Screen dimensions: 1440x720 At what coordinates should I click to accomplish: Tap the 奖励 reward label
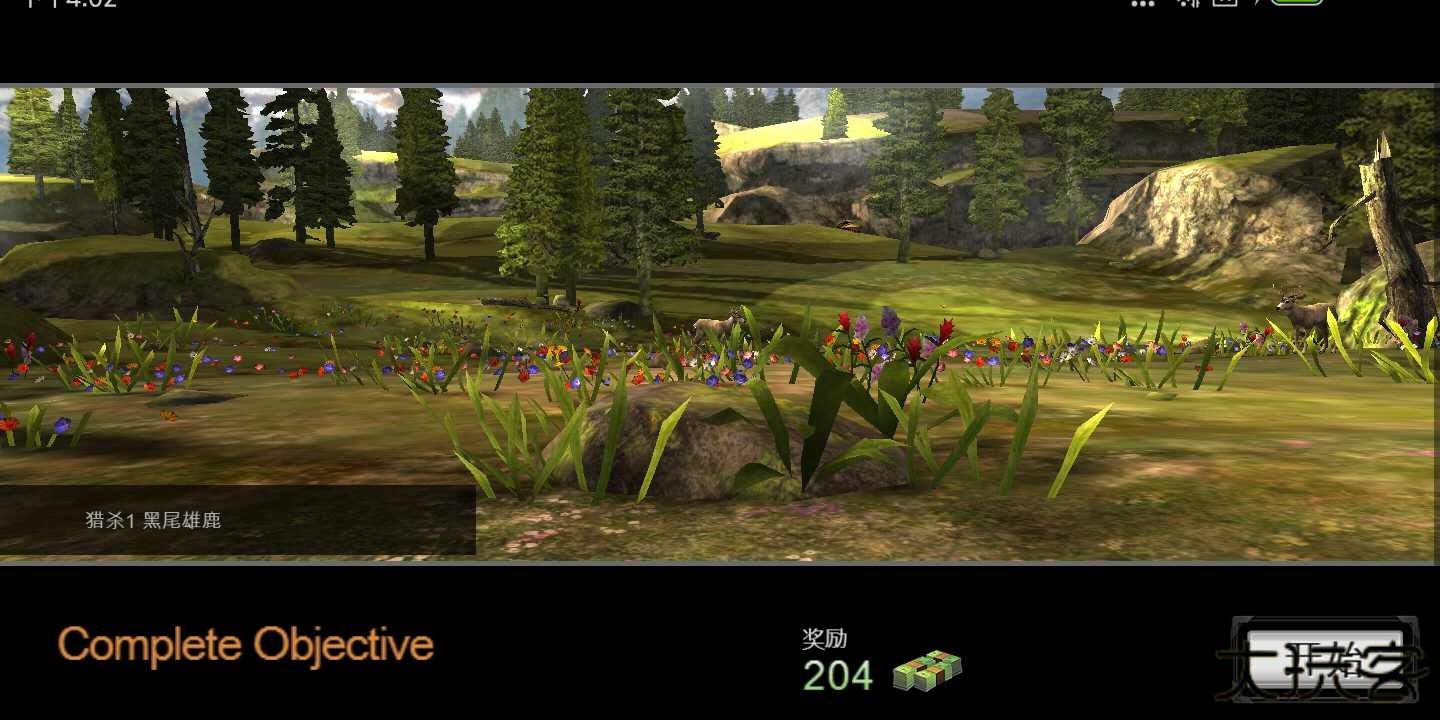click(823, 639)
